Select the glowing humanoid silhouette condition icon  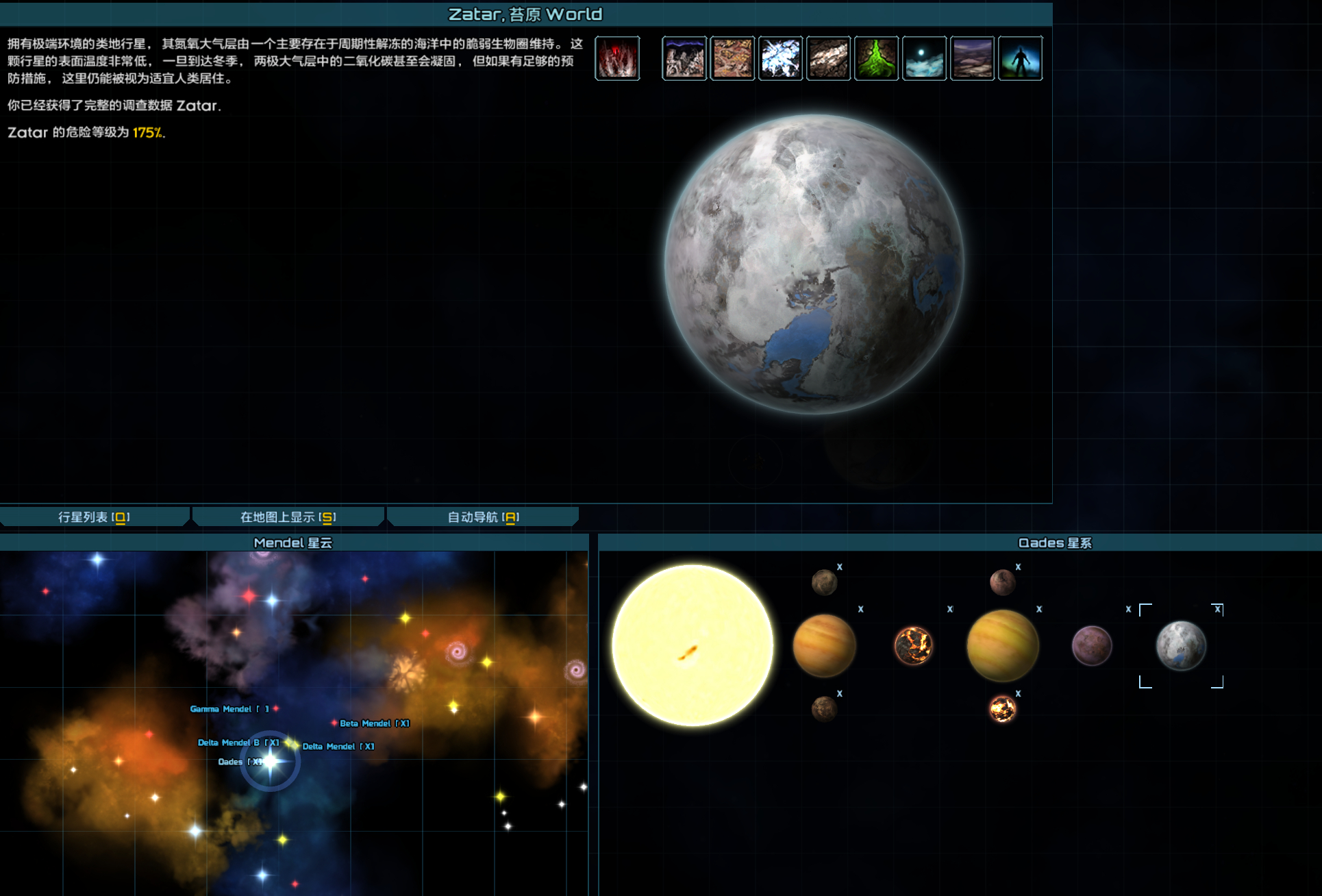[1020, 59]
